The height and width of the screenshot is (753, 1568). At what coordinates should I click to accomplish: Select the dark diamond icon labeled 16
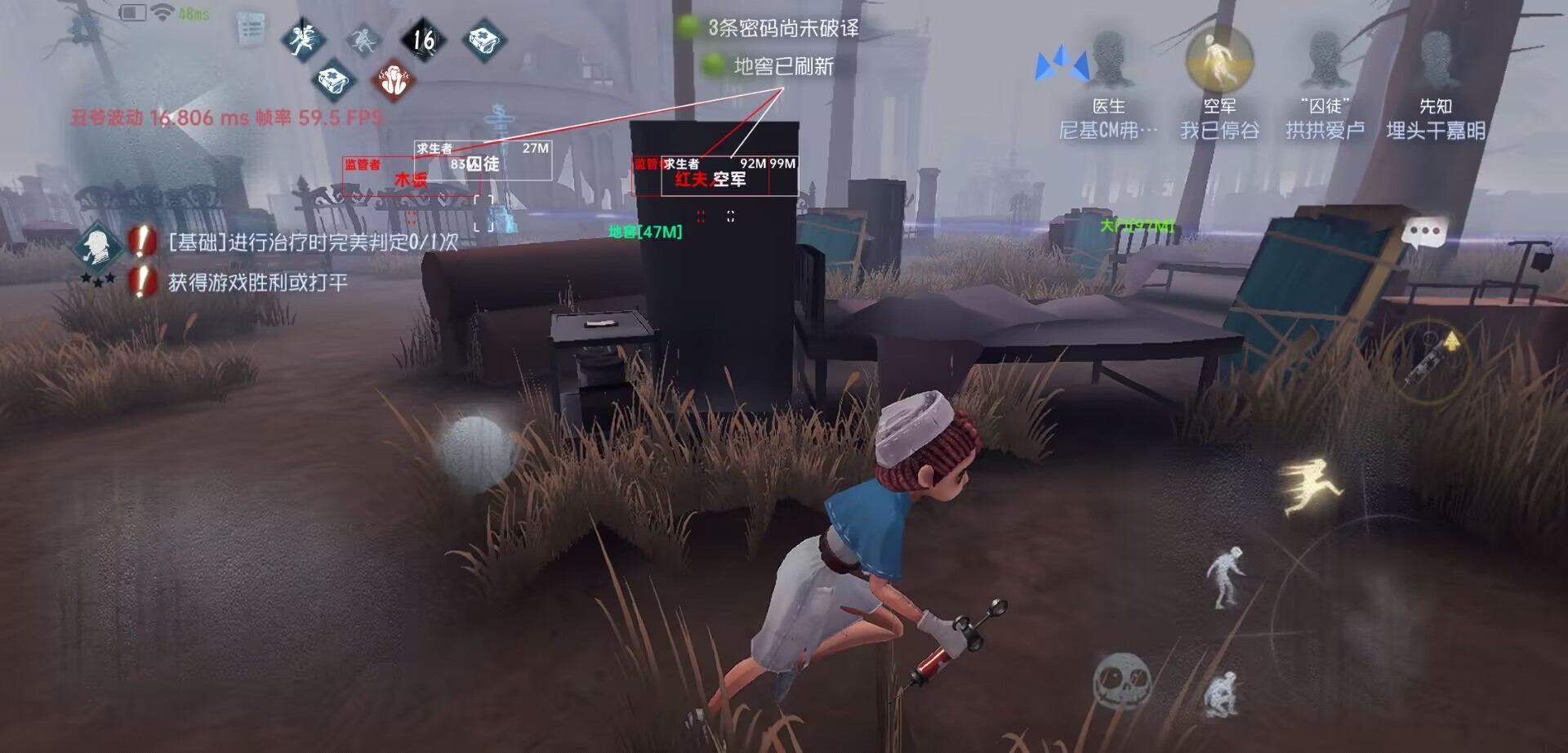423,38
